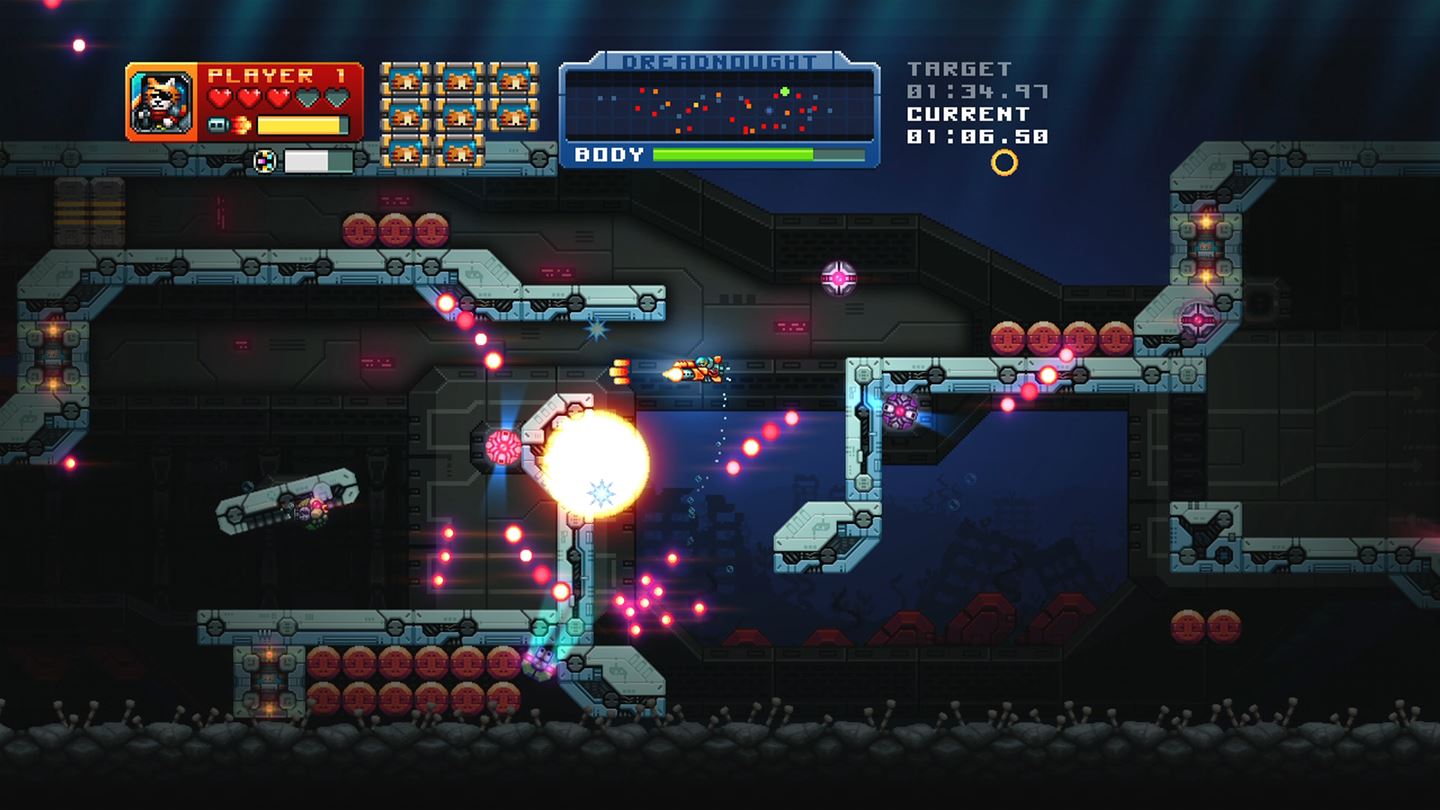The width and height of the screenshot is (1440, 810).
Task: Click the gold ring under the Current timer
Action: (1004, 160)
